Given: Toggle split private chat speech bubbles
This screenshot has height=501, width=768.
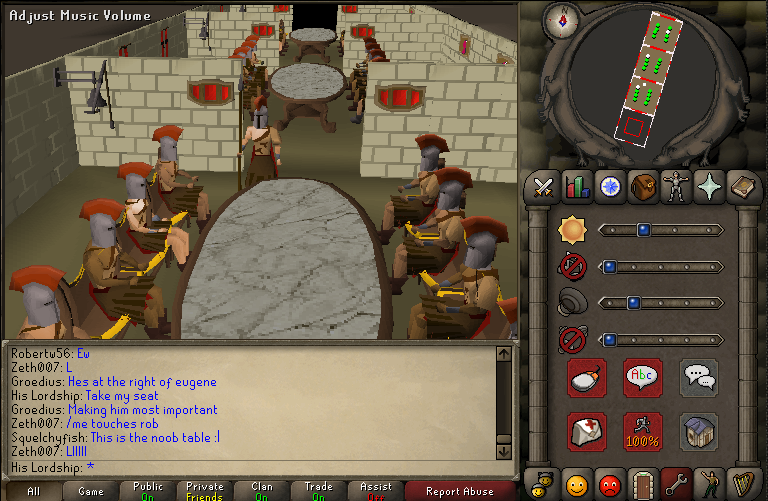Looking at the screenshot, I should 699,378.
